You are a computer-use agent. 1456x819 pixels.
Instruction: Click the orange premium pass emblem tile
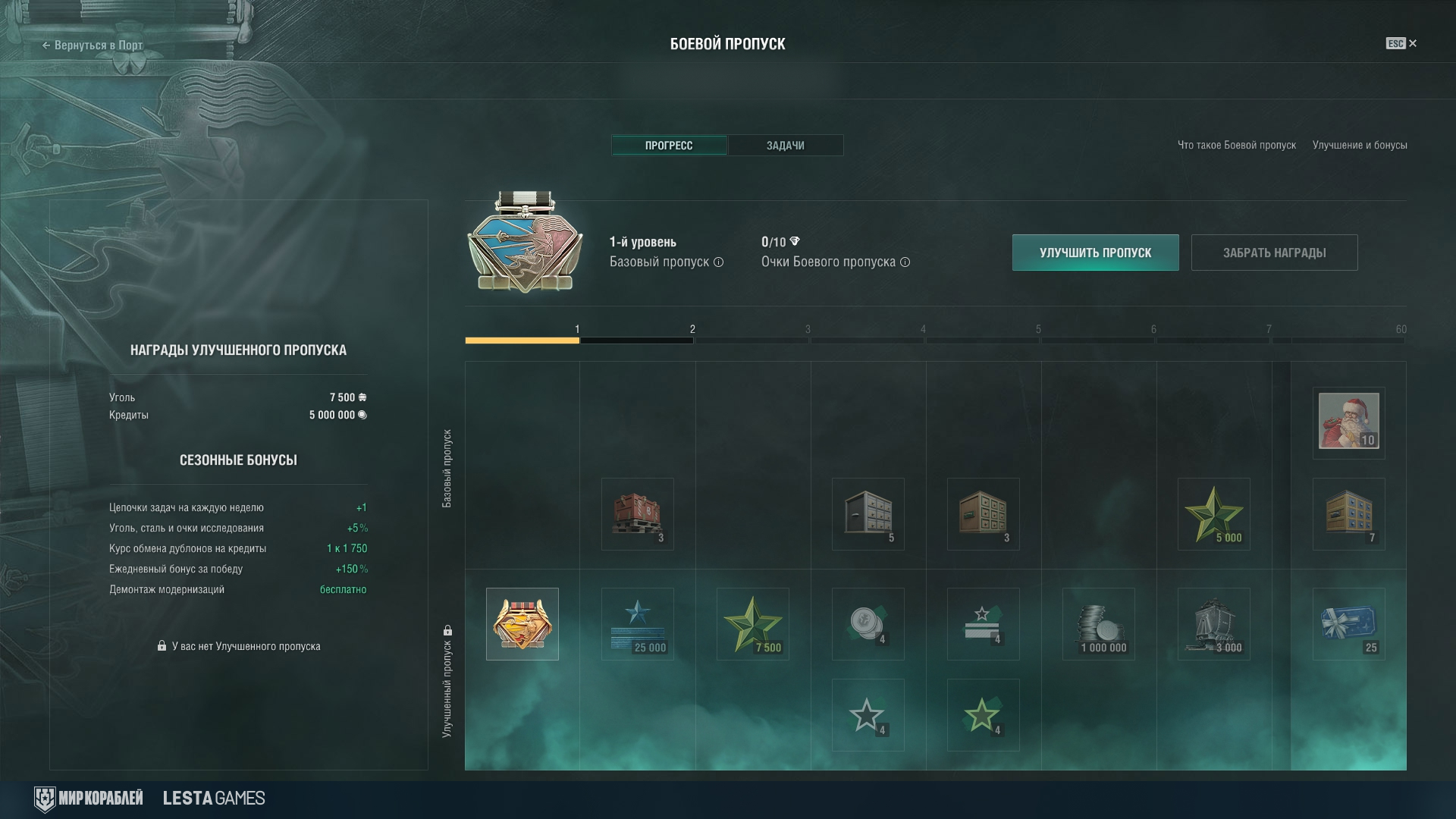click(522, 623)
